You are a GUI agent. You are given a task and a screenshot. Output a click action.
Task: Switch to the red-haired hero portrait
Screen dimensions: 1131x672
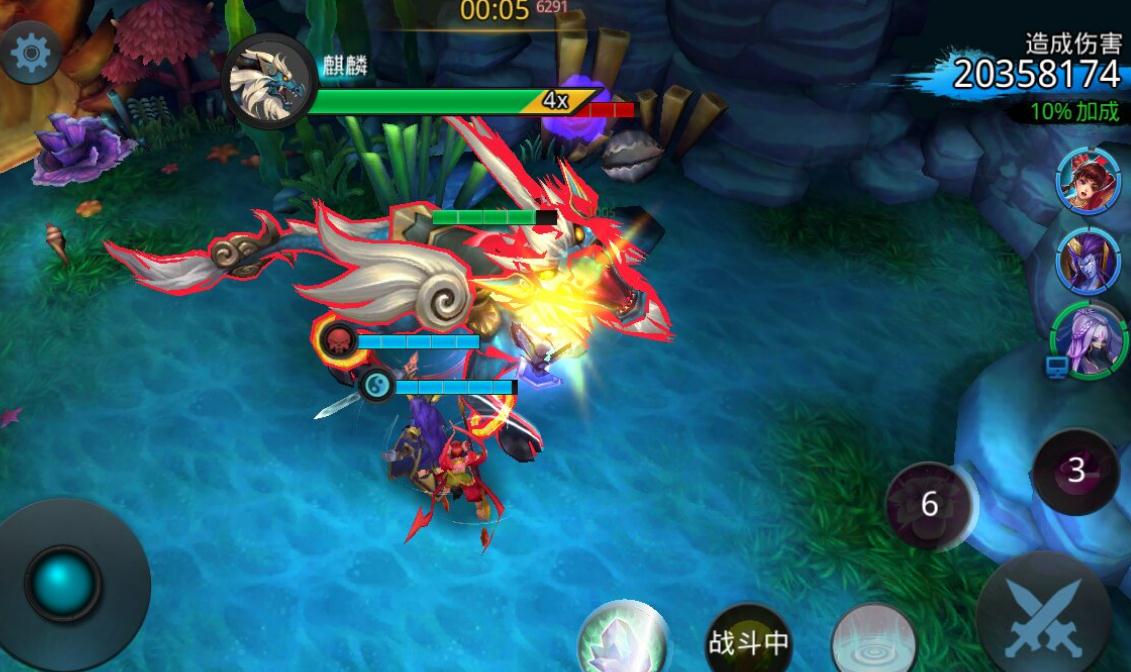point(1086,180)
